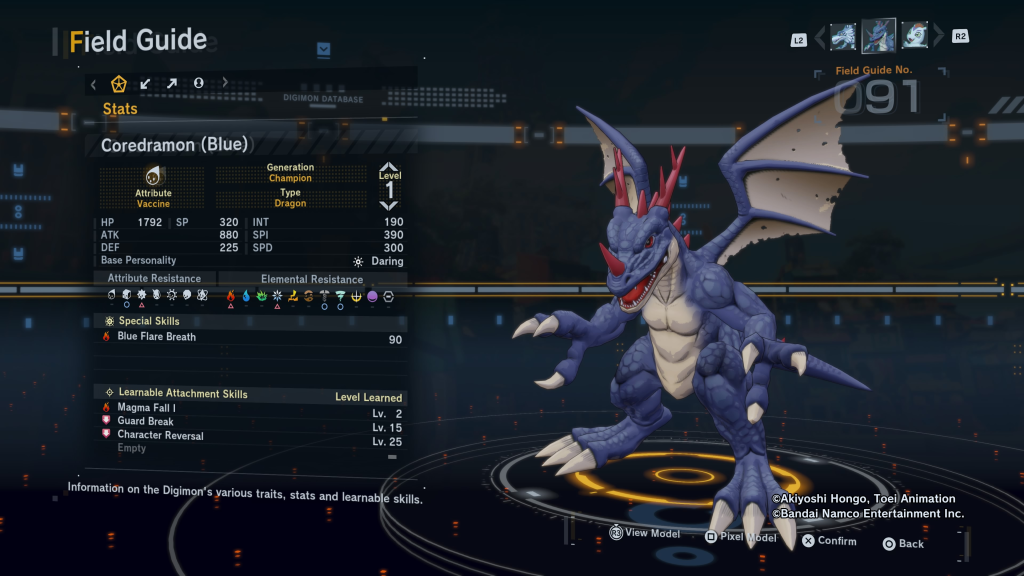Image resolution: width=1024 pixels, height=576 pixels.
Task: Click the current Coredramon portrait thumbnail
Action: pos(879,36)
